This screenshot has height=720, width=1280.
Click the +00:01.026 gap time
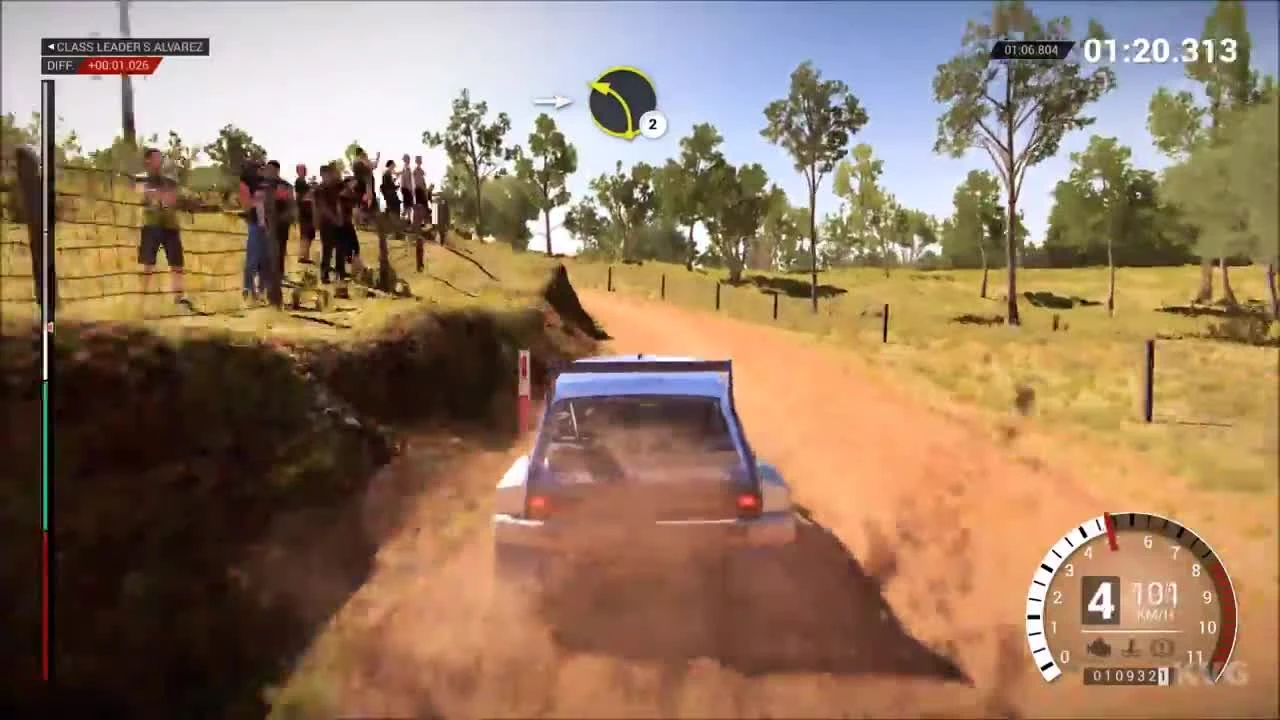(124, 64)
